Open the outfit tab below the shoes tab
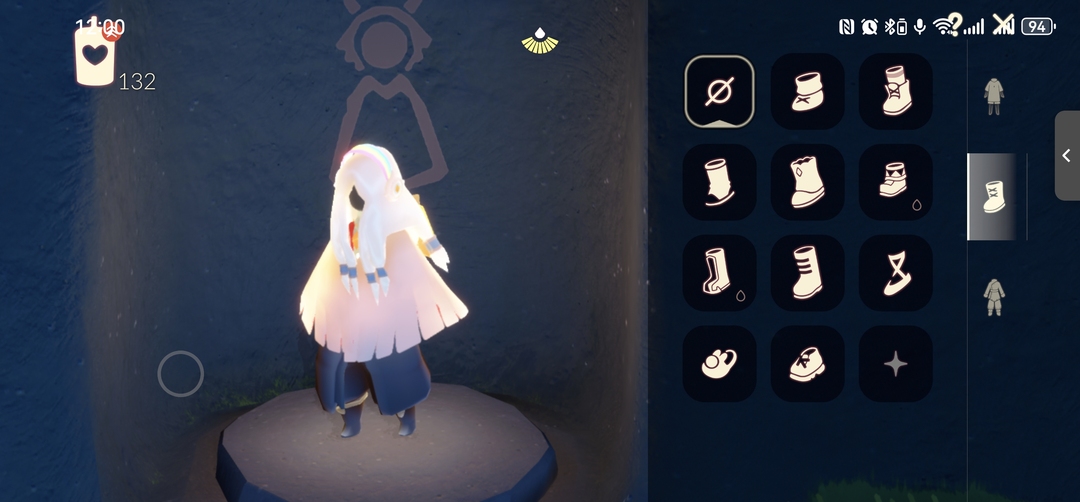Image resolution: width=1080 pixels, height=502 pixels. point(993,297)
